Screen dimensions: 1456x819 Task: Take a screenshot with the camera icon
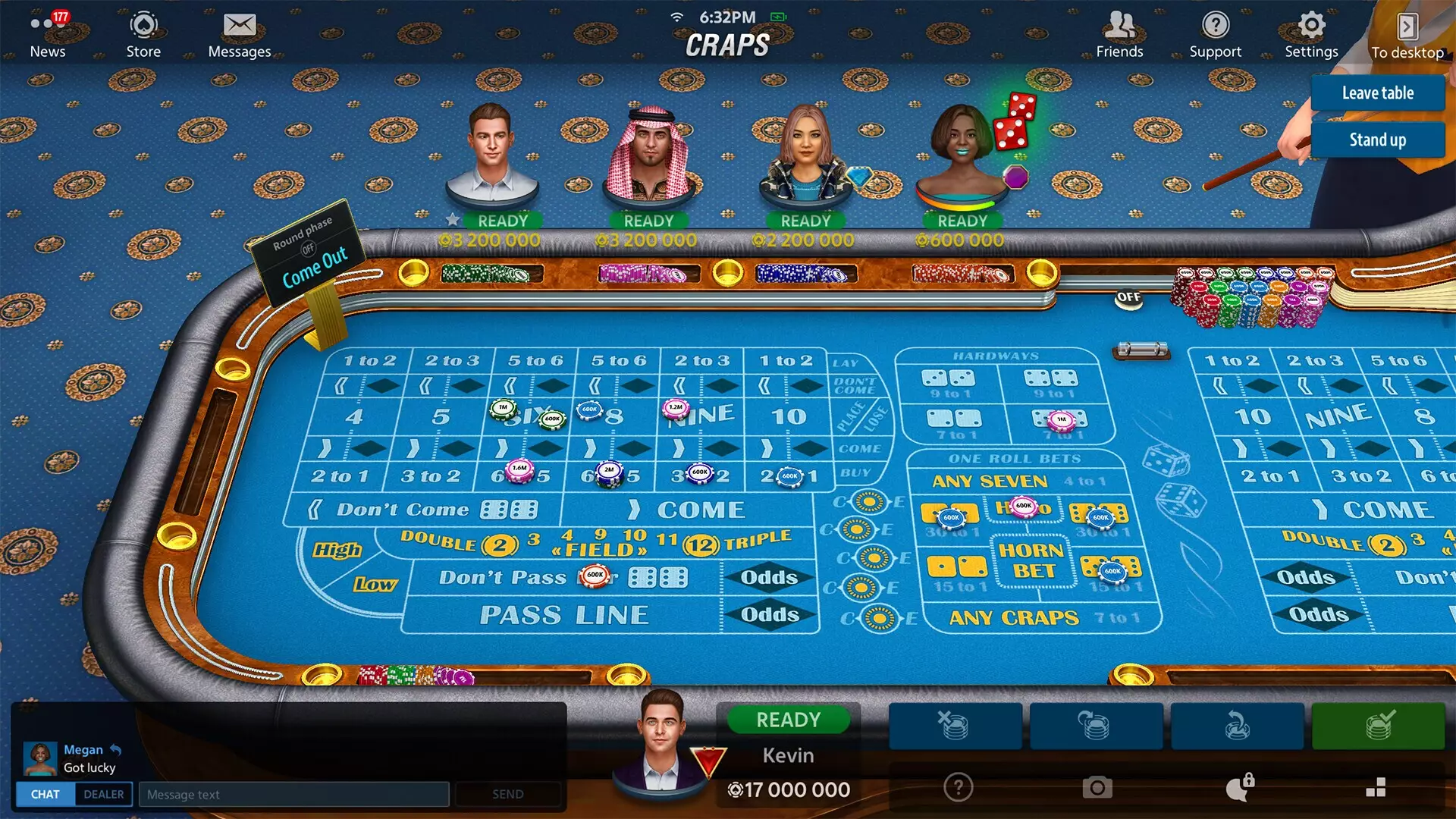[1097, 789]
